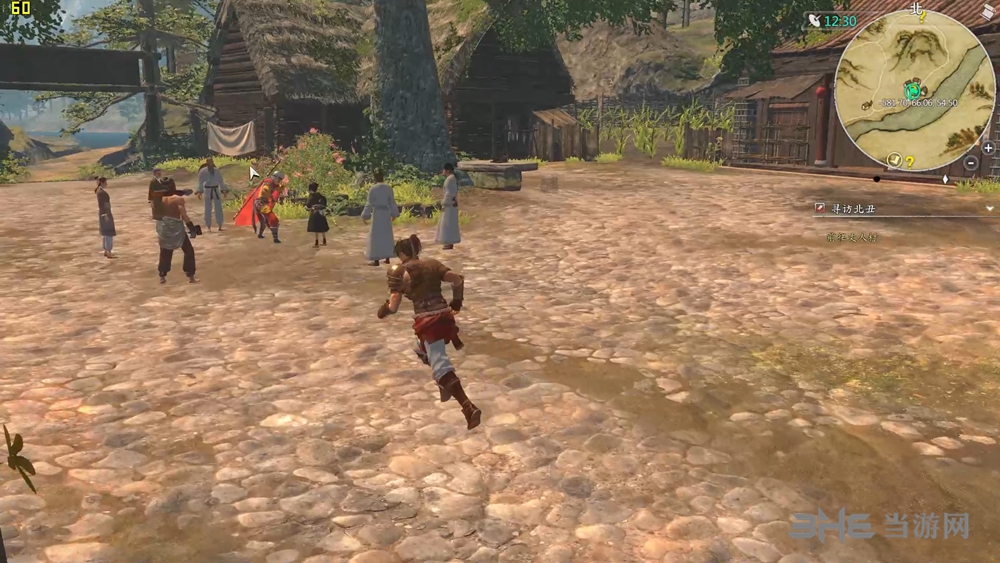
Task: Click the round scroll marker at minimap bottom
Action: point(893,160)
